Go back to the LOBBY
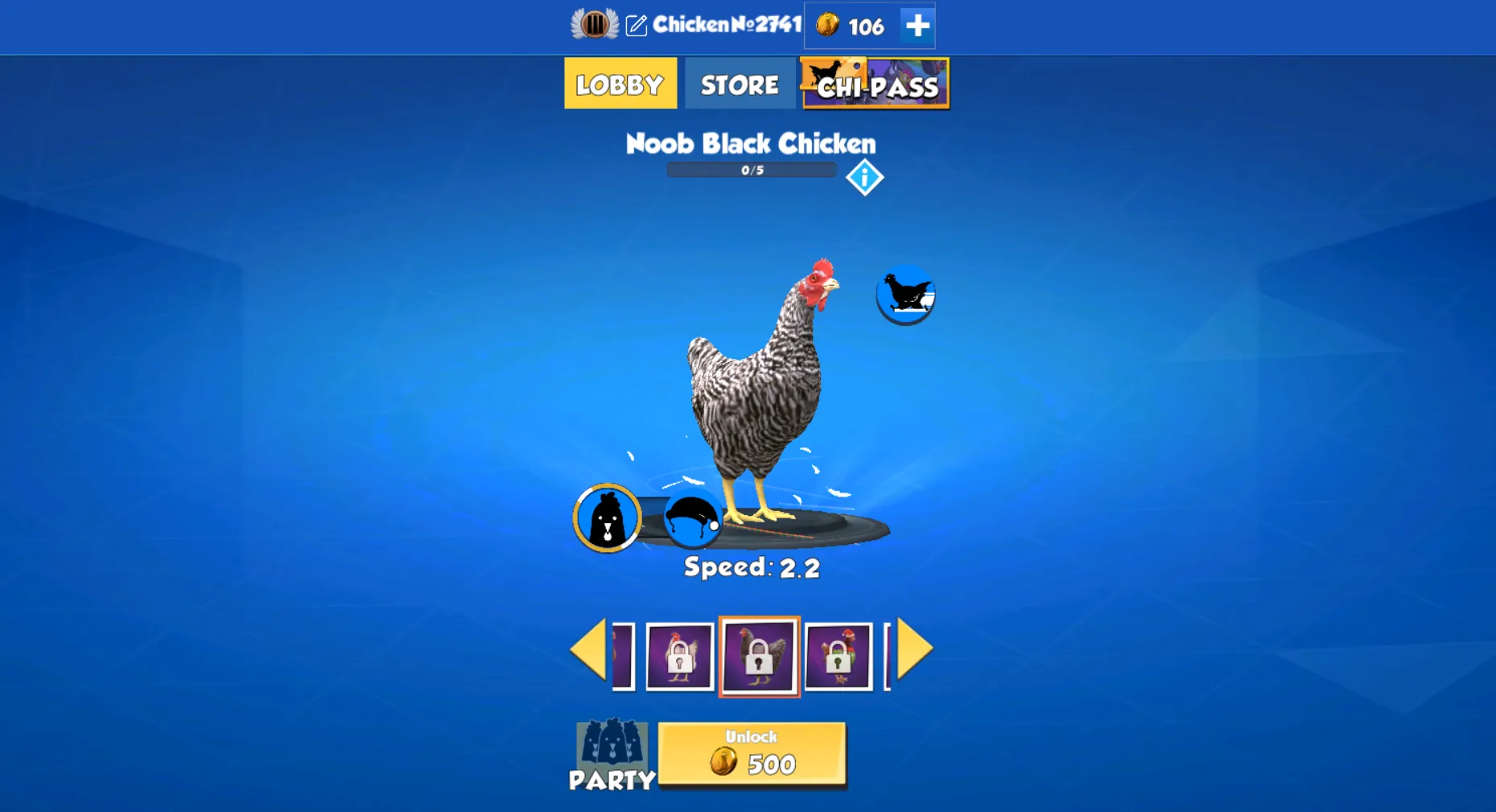The image size is (1496, 812). click(x=620, y=83)
